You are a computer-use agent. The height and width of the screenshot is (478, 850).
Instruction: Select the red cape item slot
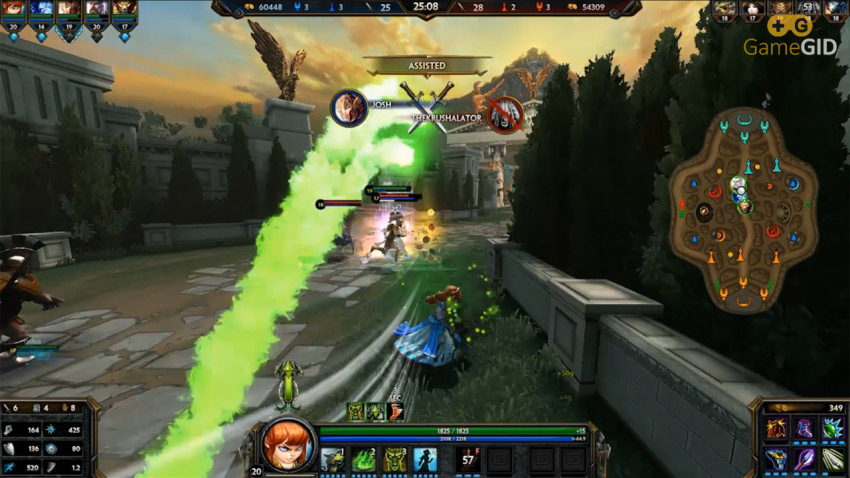pyautogui.click(x=776, y=430)
